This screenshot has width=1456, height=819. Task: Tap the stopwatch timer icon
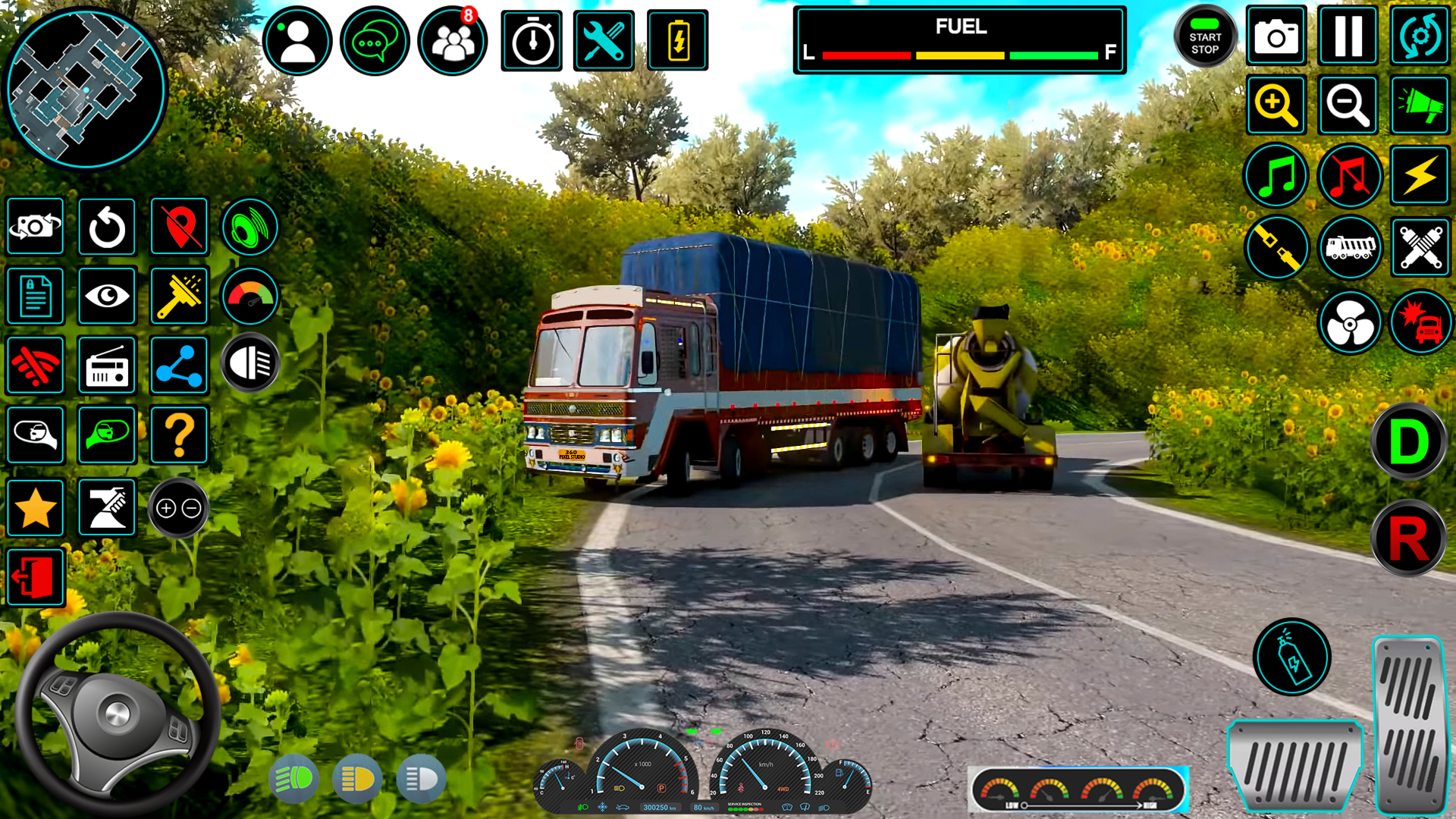pos(531,41)
